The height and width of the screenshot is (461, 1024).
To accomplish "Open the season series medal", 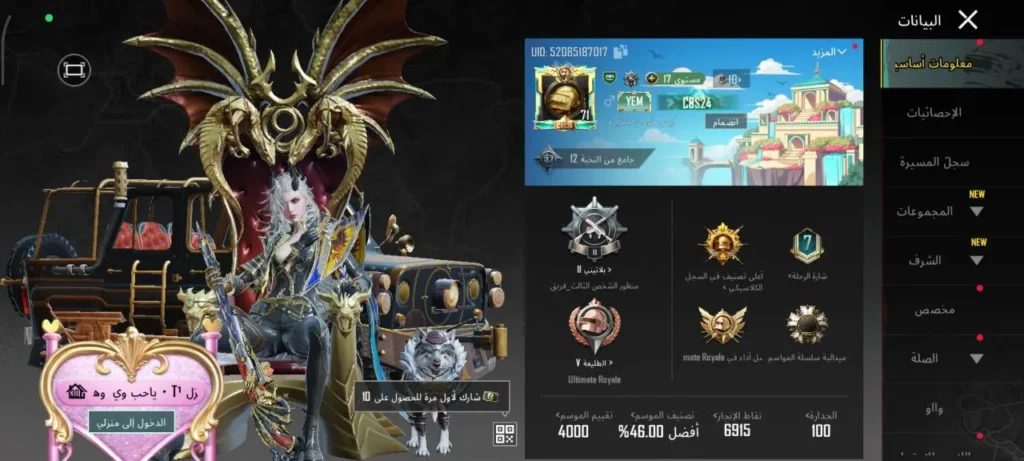I will coord(806,325).
